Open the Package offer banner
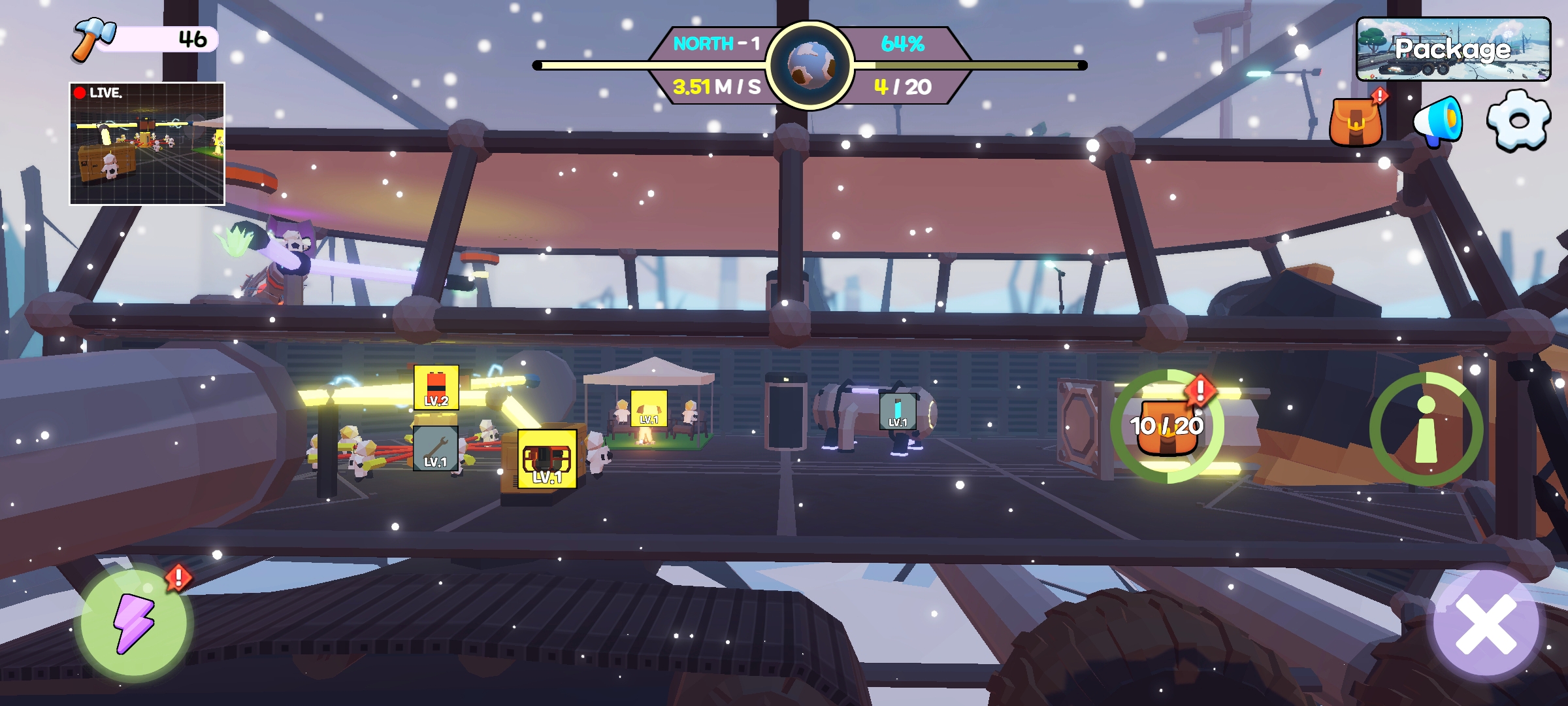The image size is (1568, 706). click(1453, 49)
